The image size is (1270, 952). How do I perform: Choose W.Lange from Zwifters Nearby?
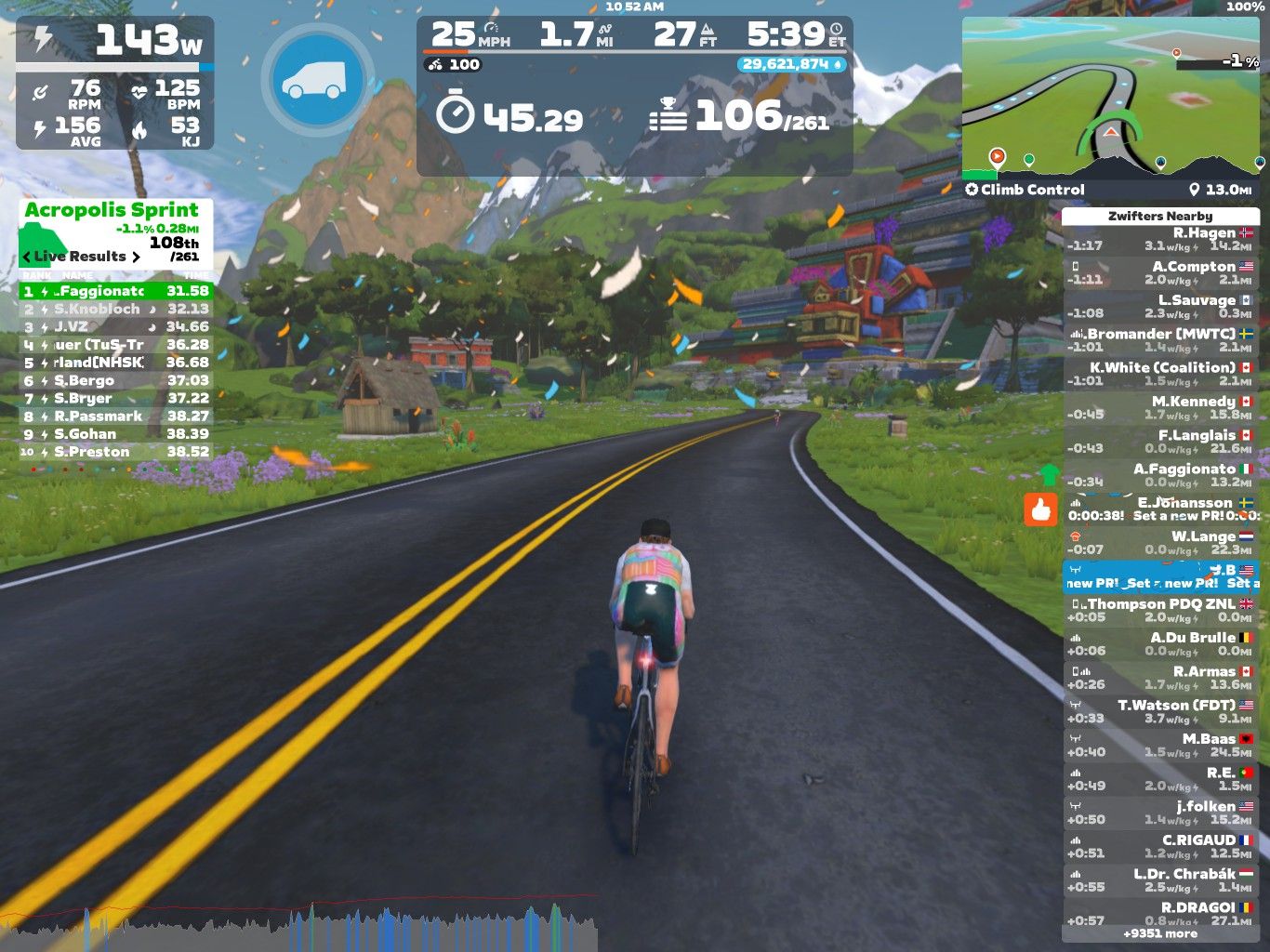click(1159, 543)
